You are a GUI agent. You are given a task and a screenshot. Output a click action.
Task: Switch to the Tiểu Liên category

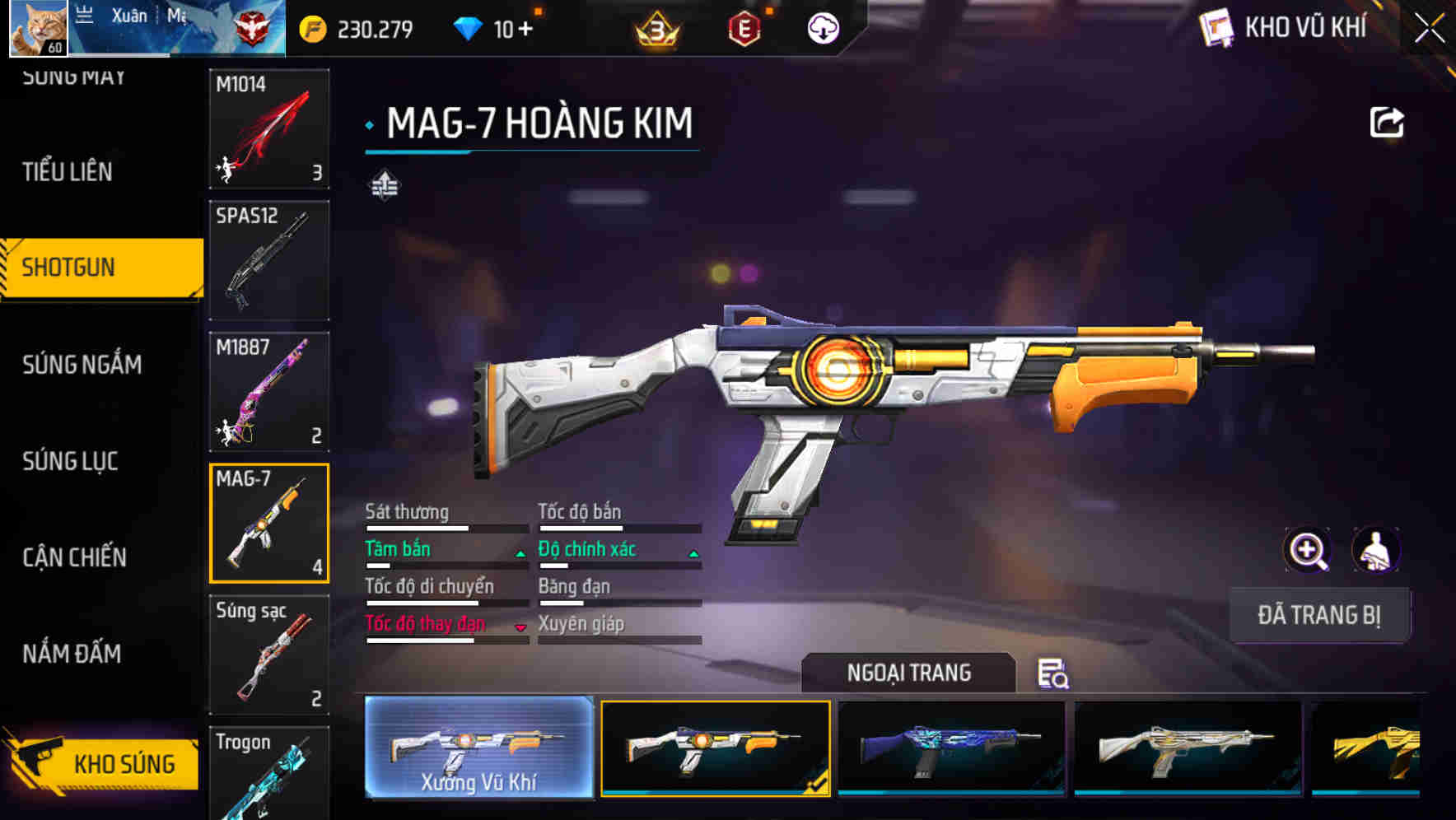[68, 171]
